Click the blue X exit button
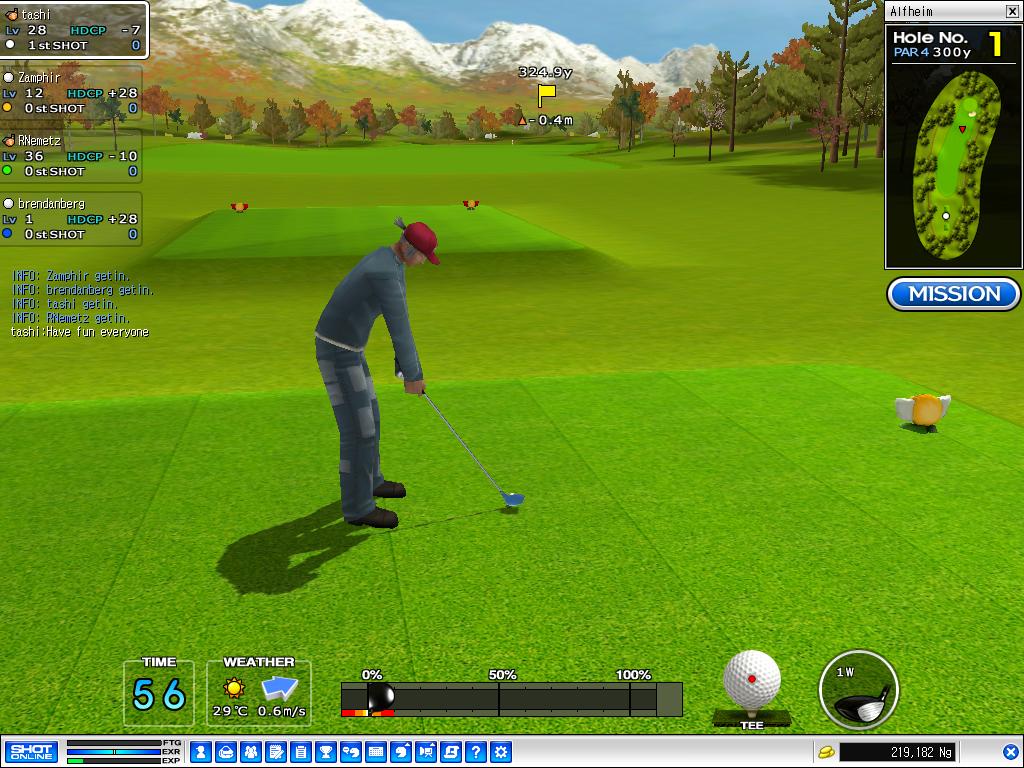This screenshot has height=768, width=1024. 1010,752
